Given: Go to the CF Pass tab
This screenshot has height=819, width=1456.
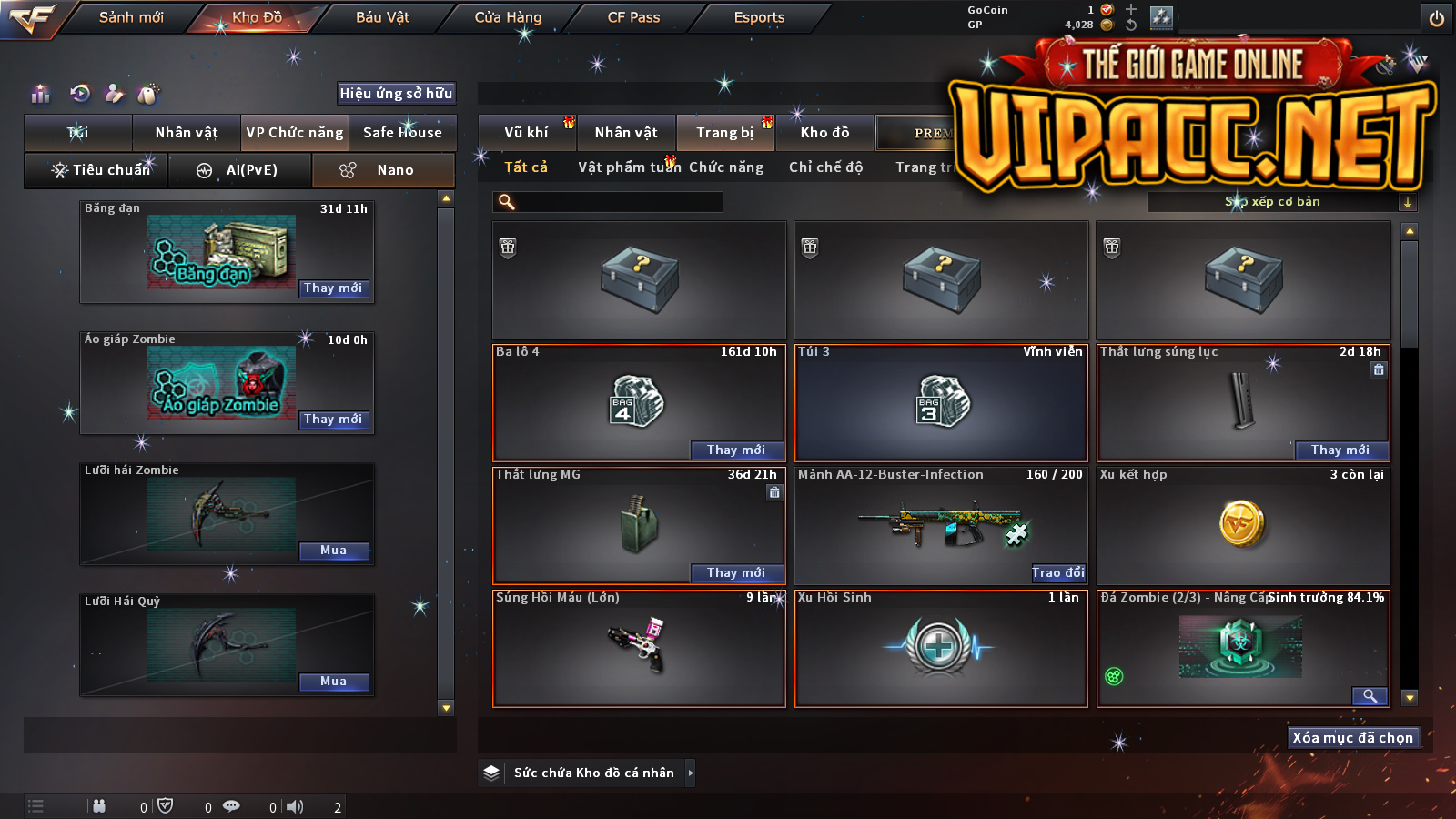Looking at the screenshot, I should pyautogui.click(x=633, y=17).
